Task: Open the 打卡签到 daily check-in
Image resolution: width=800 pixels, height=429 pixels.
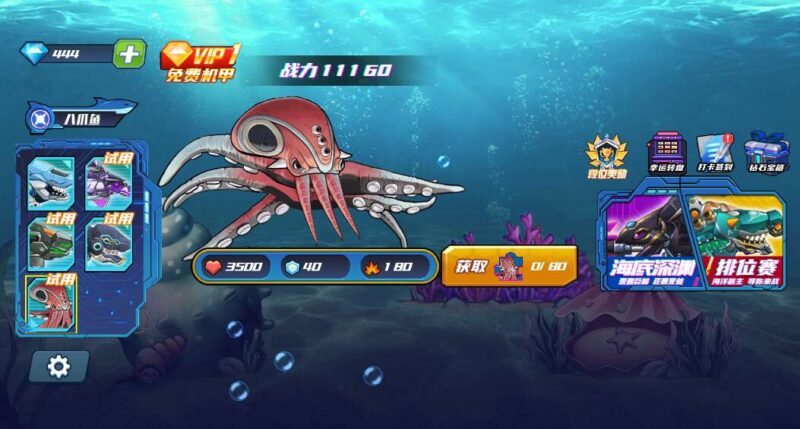Action: click(714, 155)
